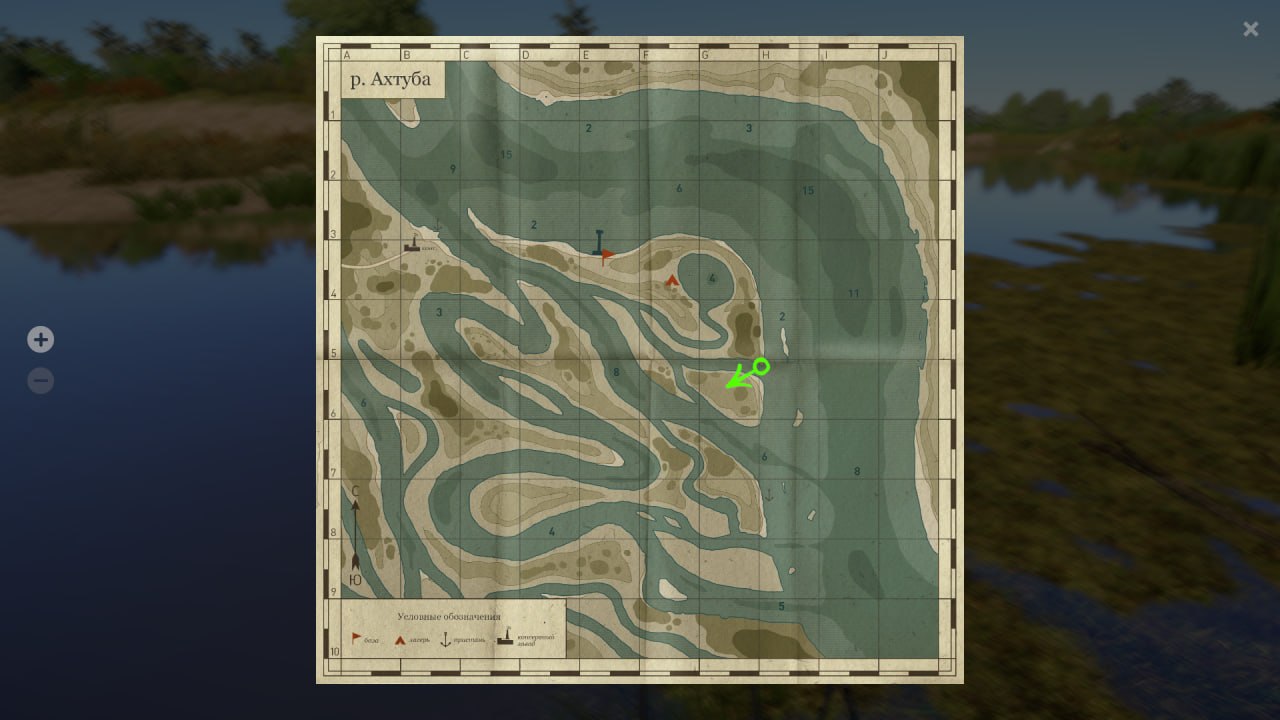
Task: Click the red camp tent marker on map
Action: (672, 281)
